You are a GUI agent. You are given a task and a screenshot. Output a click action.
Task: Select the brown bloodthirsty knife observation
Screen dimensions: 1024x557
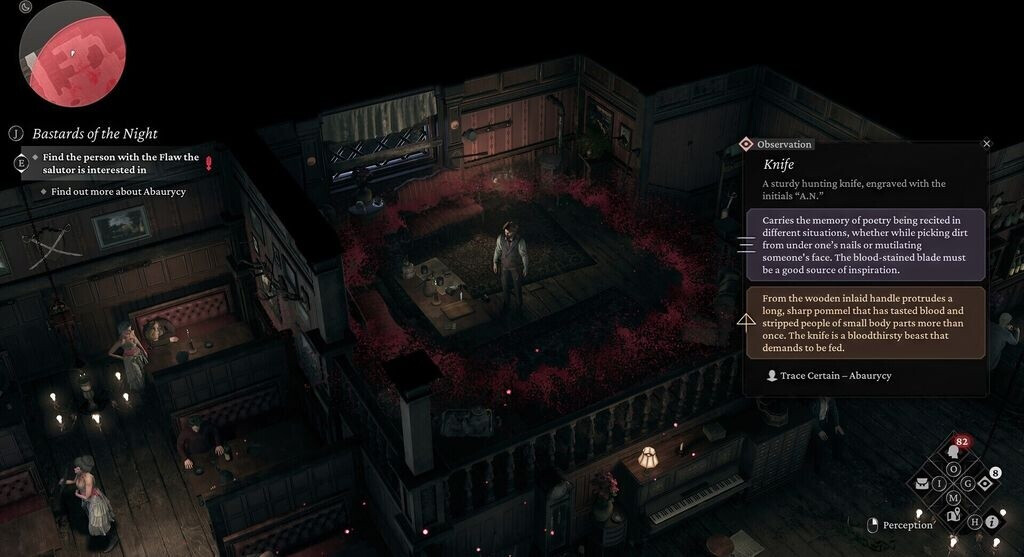(x=865, y=322)
